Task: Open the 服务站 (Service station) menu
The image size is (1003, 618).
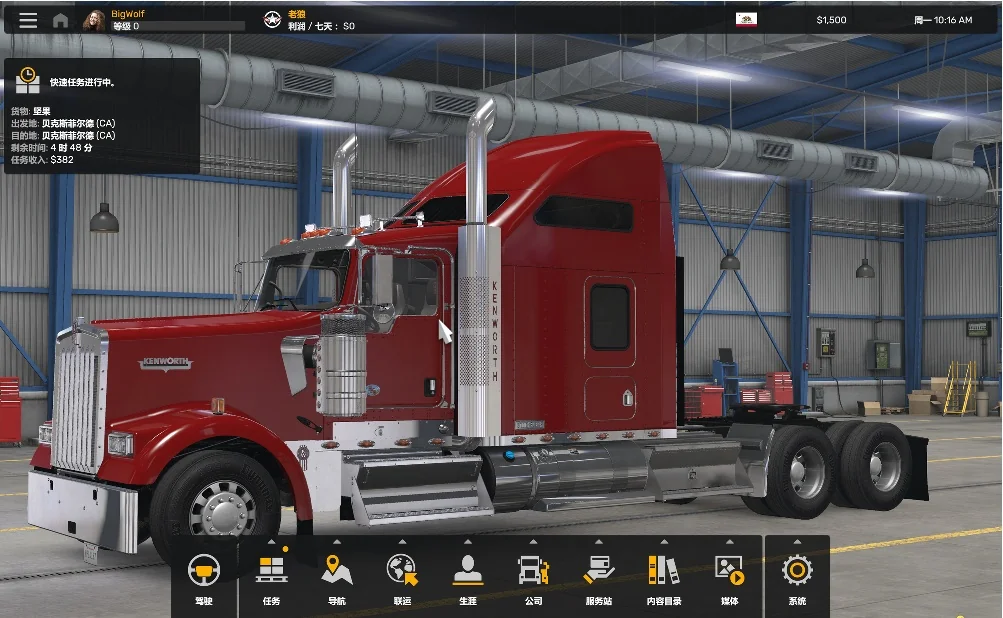Action: click(x=599, y=576)
